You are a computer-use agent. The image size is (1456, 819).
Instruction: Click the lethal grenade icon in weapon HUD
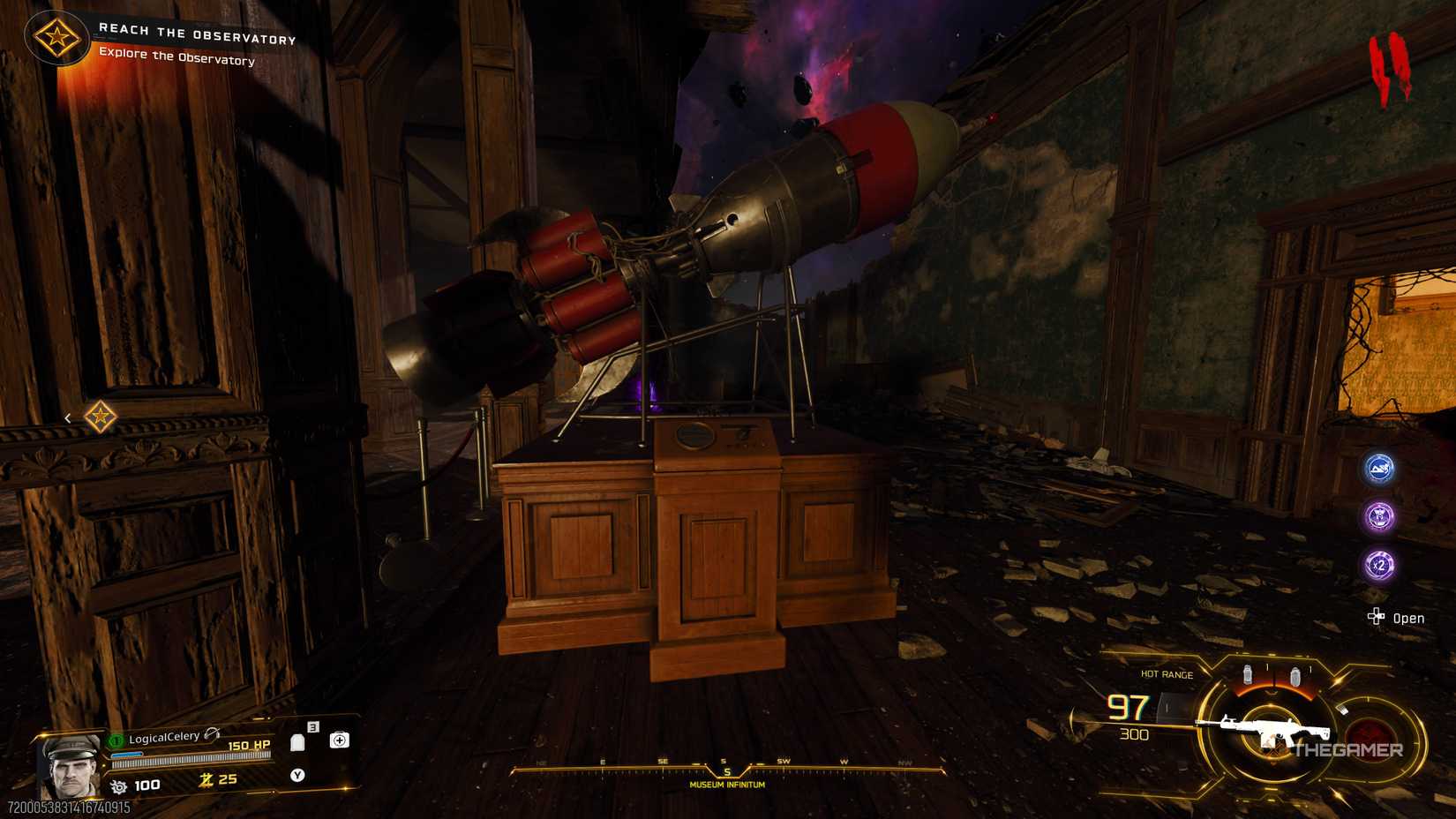[1248, 675]
